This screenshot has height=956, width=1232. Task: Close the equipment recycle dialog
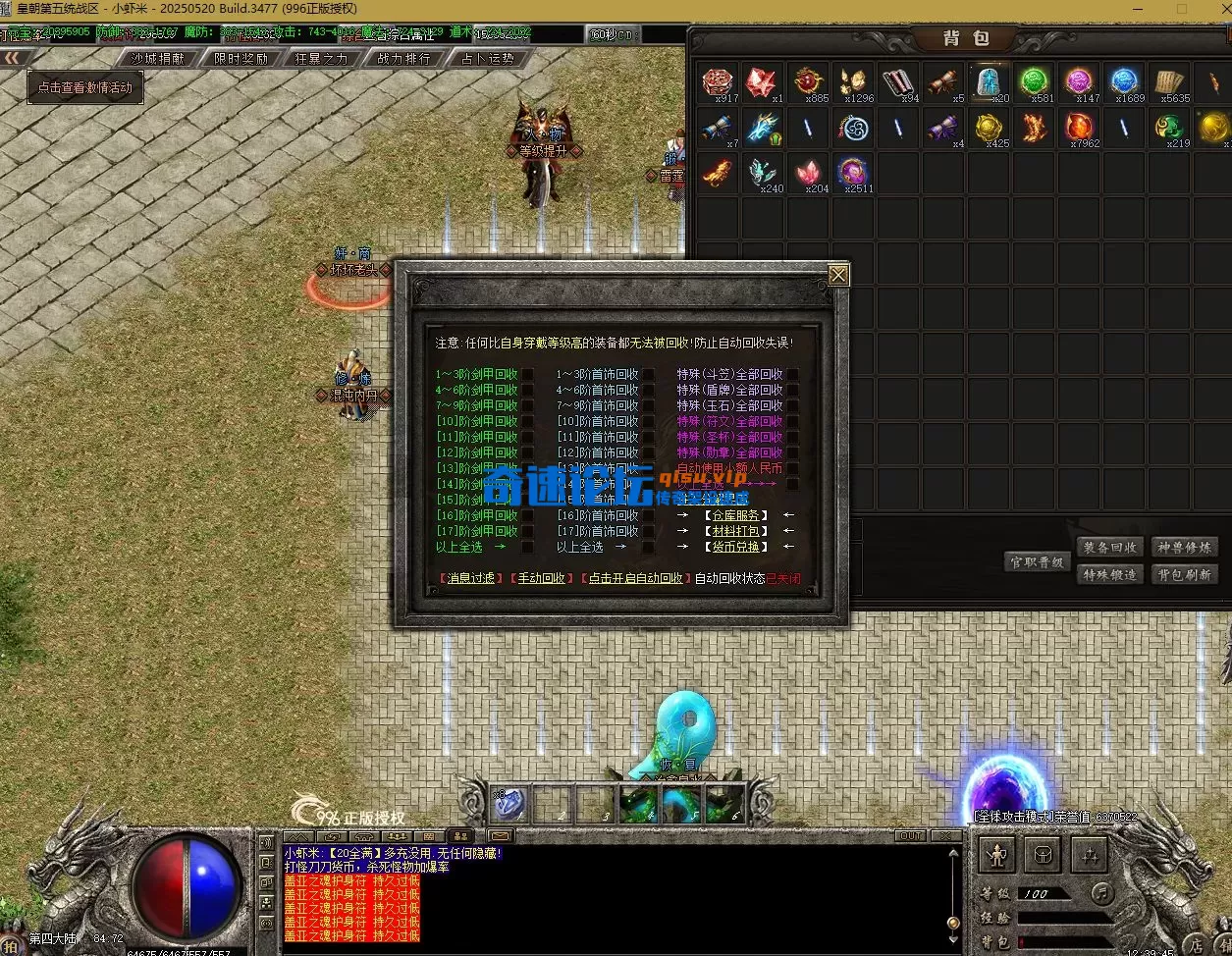coord(838,276)
